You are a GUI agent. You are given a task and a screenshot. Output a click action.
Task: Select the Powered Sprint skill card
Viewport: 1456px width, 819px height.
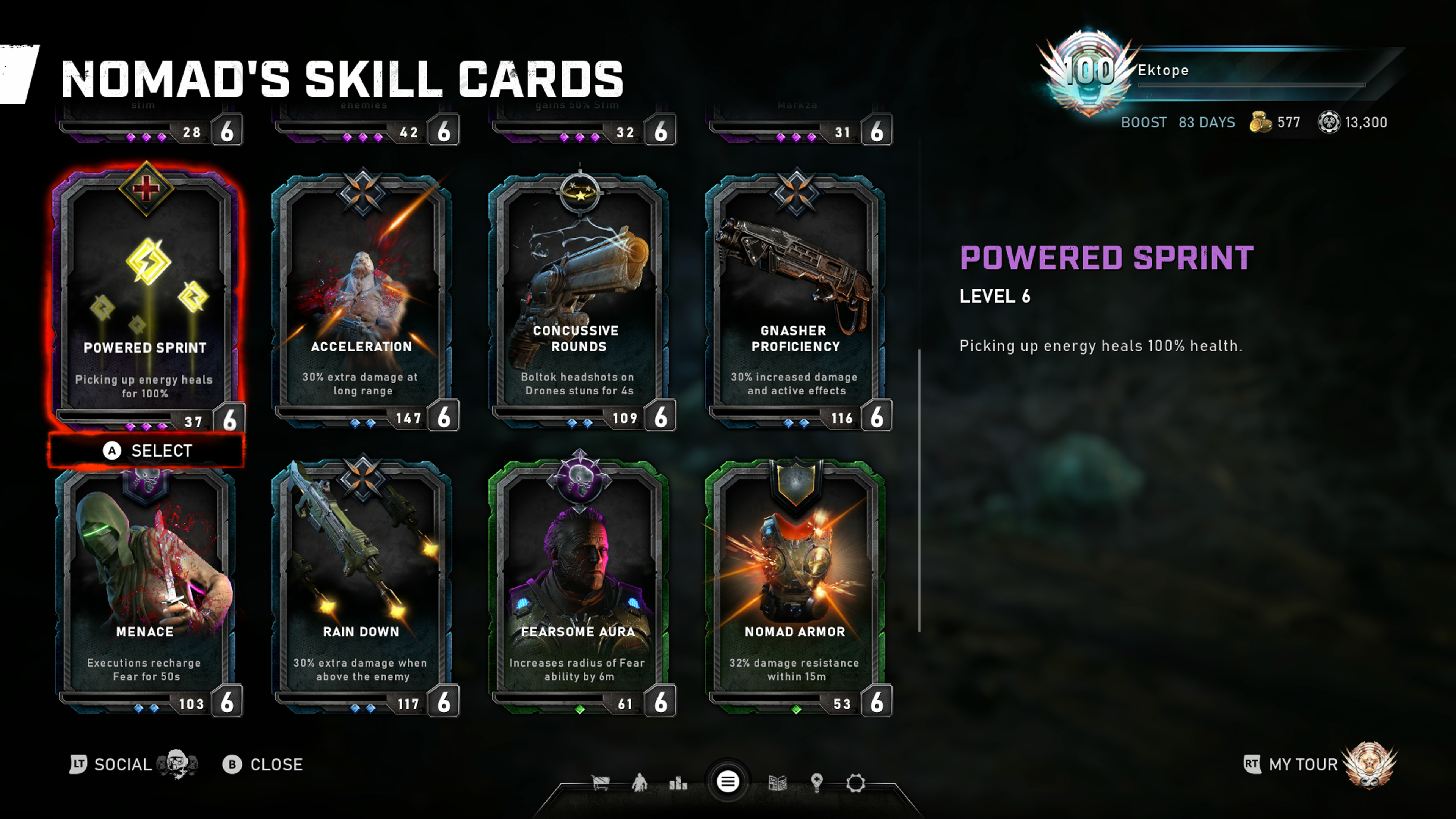click(x=146, y=294)
